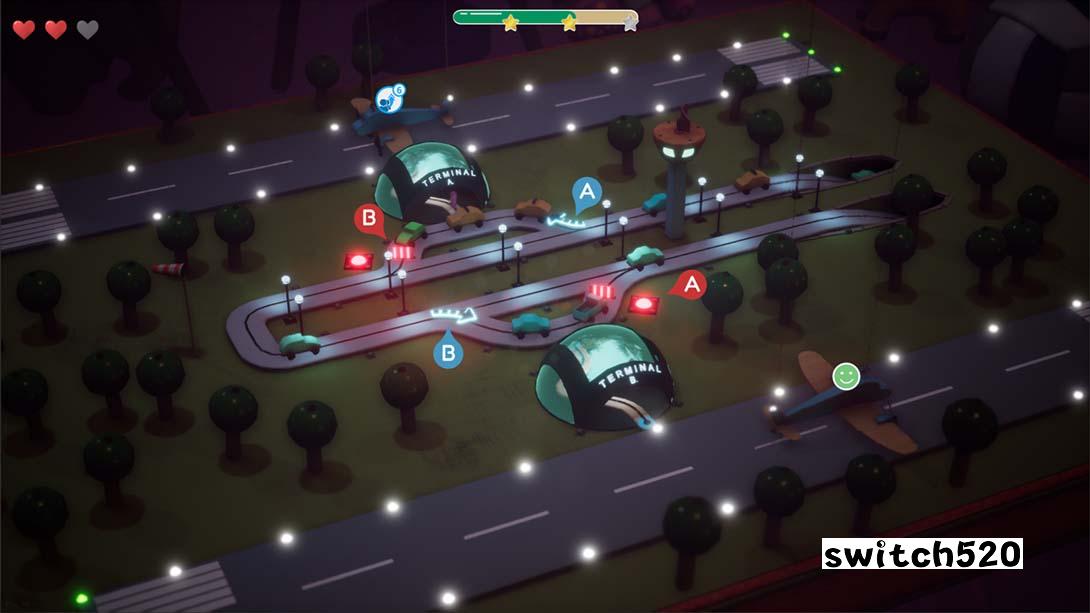Select the green smiley face plane icon
Image resolution: width=1090 pixels, height=613 pixels.
[x=846, y=376]
